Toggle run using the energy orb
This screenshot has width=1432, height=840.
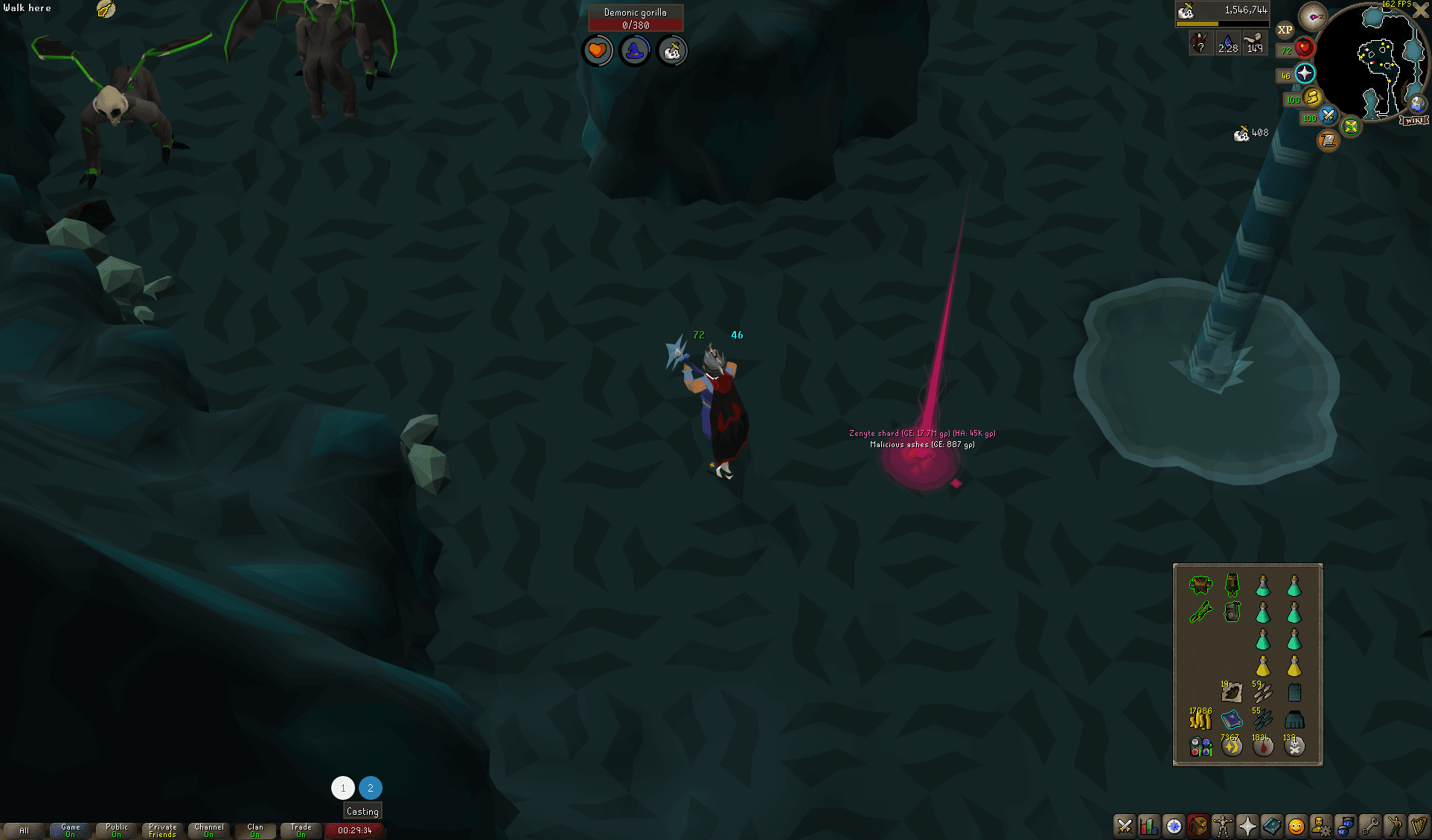click(x=1312, y=97)
